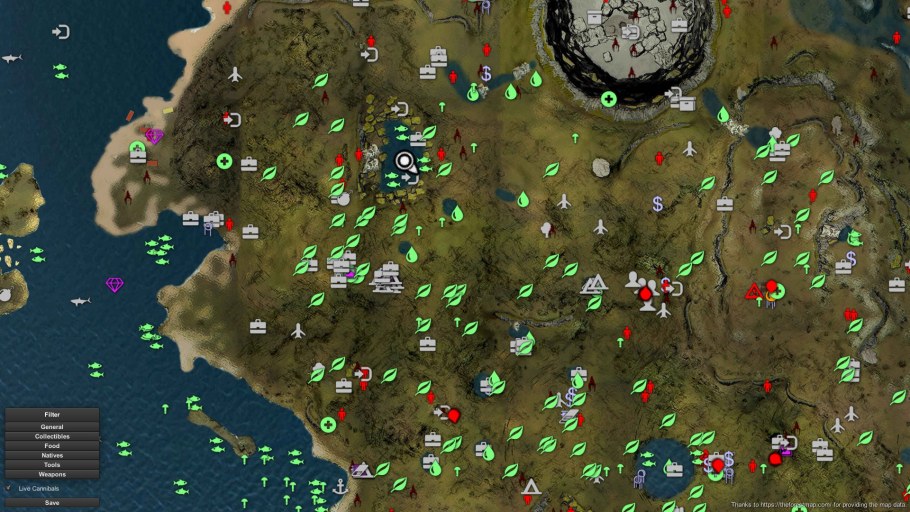Open the Filter panel header
The width and height of the screenshot is (910, 512).
[52, 414]
